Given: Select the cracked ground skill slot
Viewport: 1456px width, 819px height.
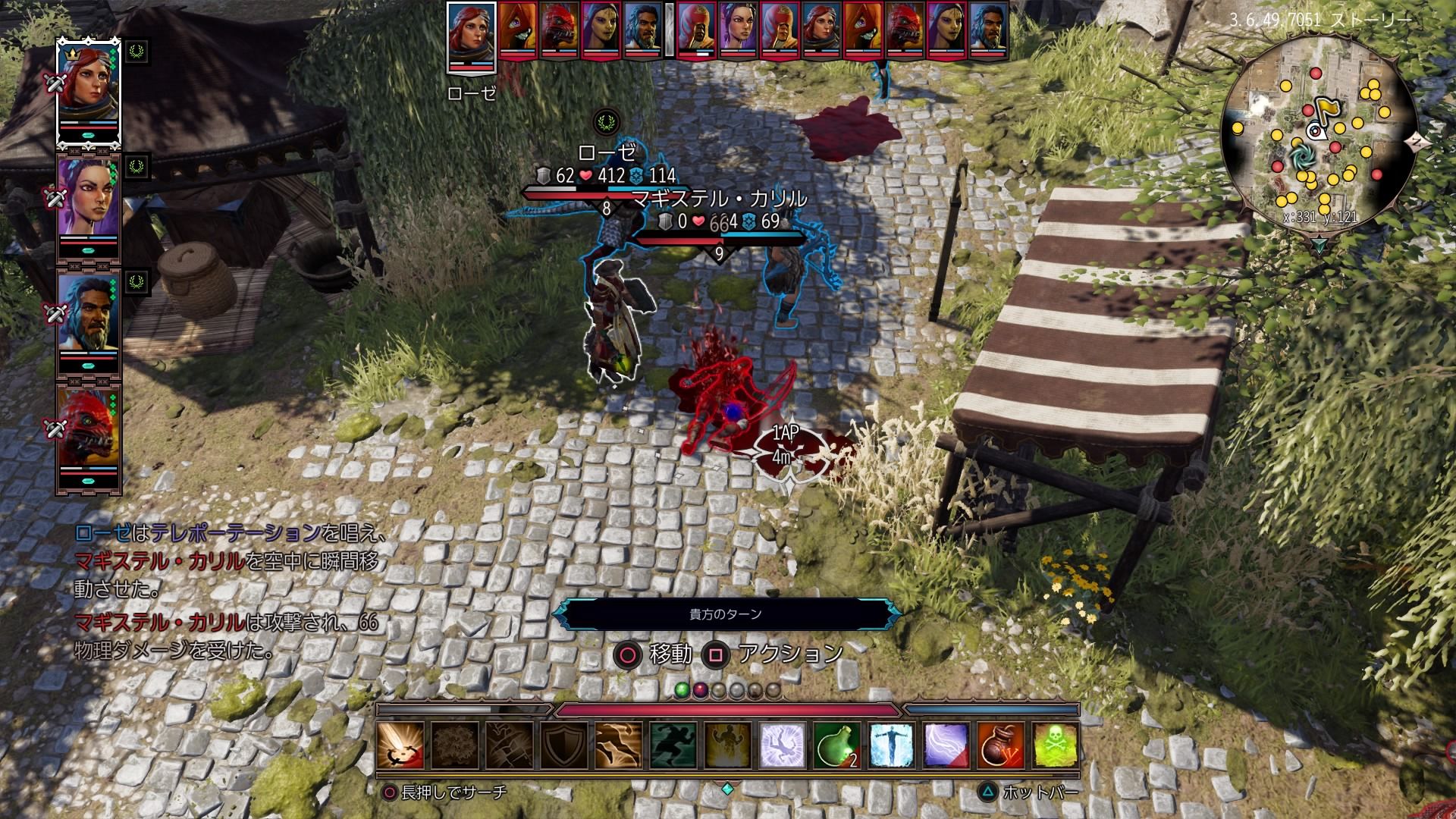Looking at the screenshot, I should pyautogui.click(x=510, y=745).
